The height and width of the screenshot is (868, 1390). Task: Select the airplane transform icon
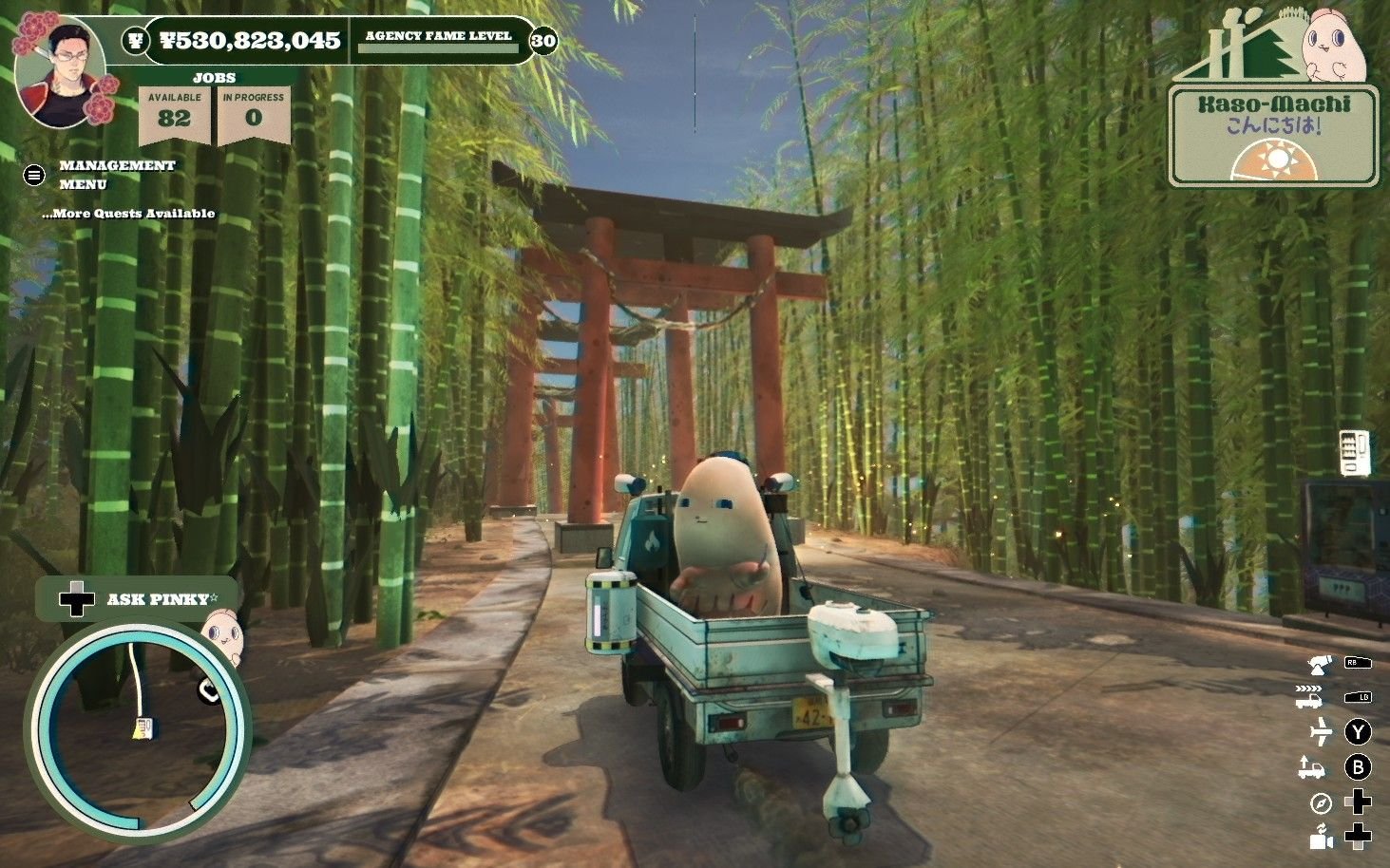(1320, 731)
